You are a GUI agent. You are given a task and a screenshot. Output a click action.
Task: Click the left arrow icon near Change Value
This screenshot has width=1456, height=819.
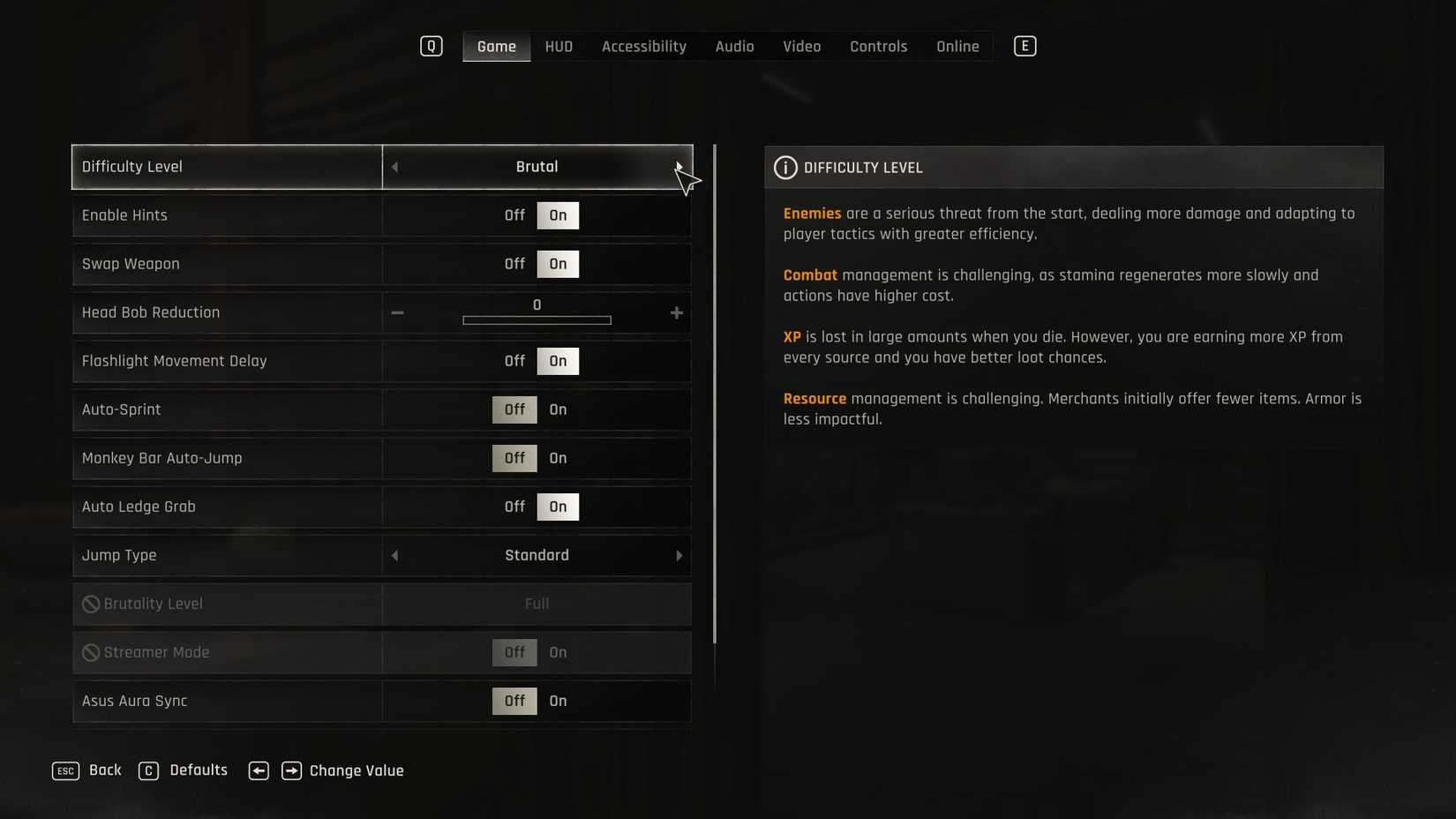click(x=259, y=771)
